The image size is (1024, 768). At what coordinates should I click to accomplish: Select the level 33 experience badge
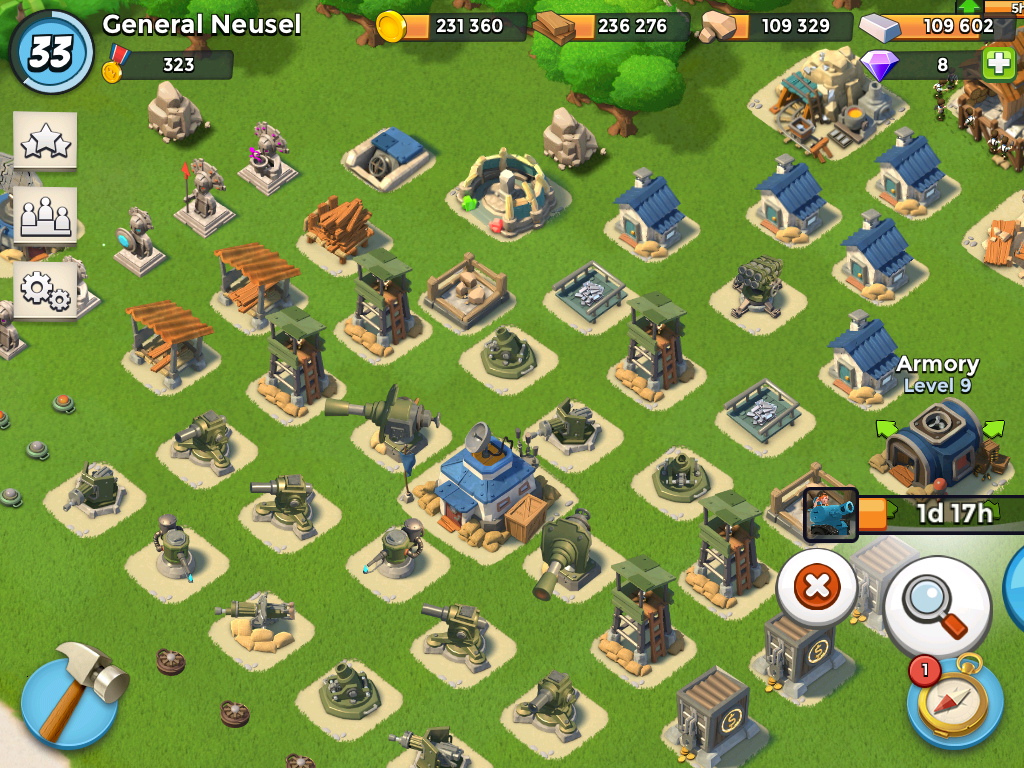pos(50,52)
